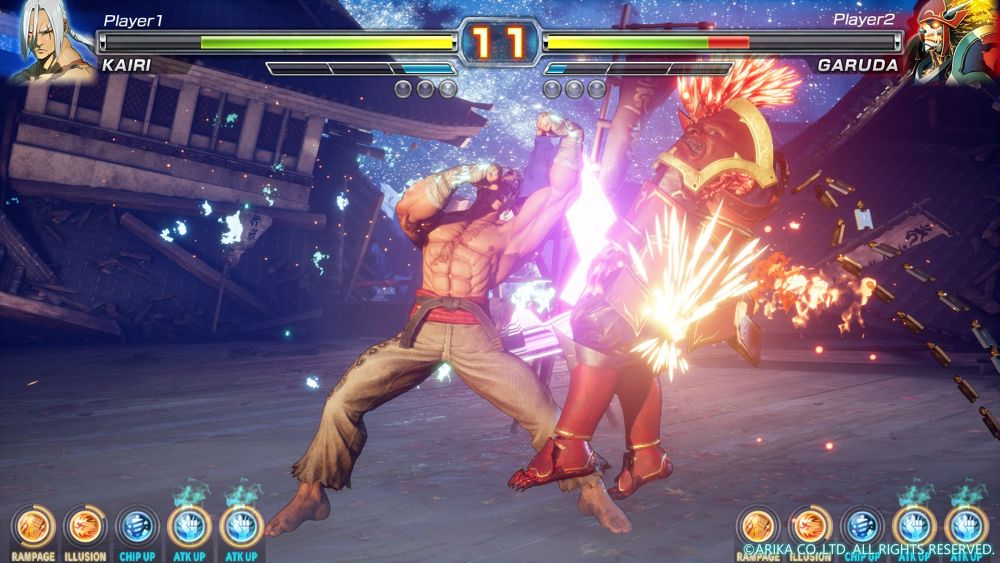
Task: Select Player1's Rampage gougi icon
Action: 32,527
